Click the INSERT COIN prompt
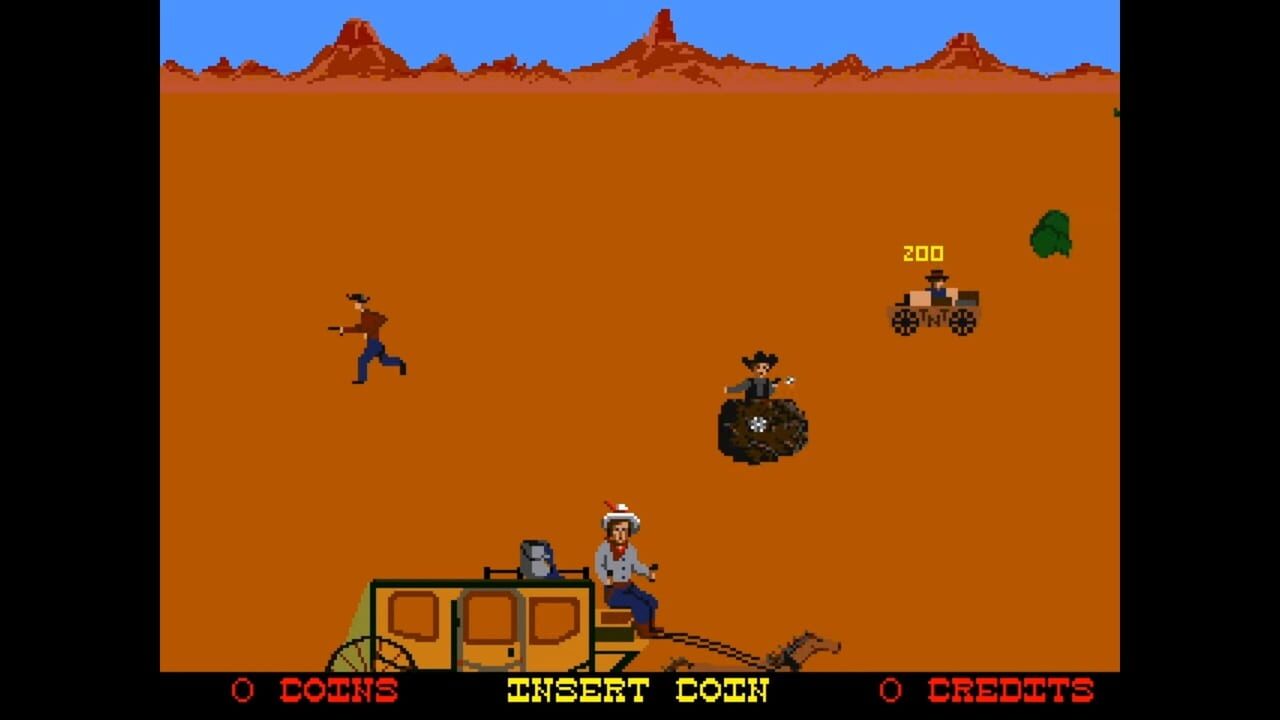This screenshot has width=1280, height=720. [x=638, y=691]
